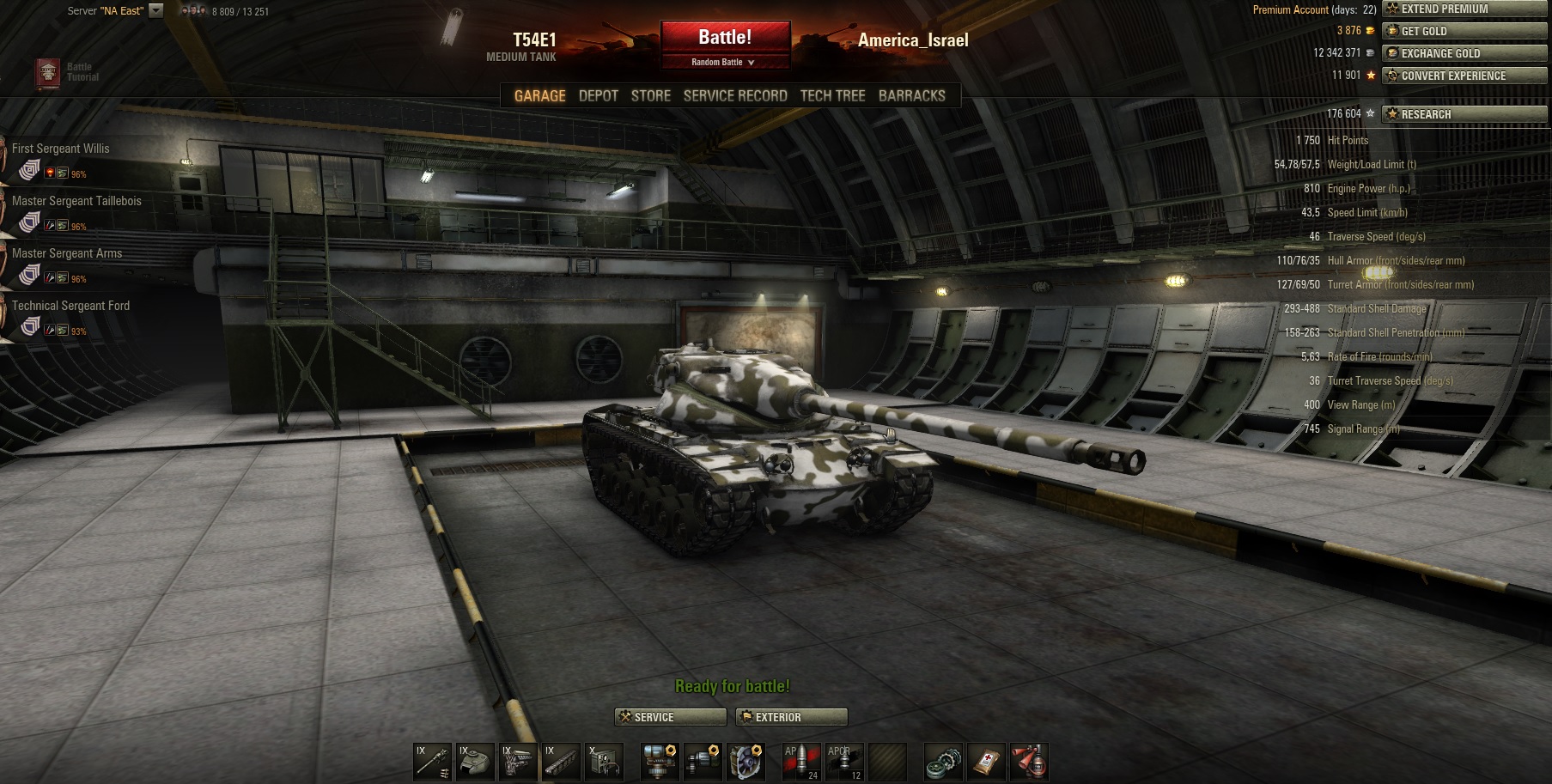Open the Store tab
This screenshot has height=784, width=1552.
pos(650,95)
